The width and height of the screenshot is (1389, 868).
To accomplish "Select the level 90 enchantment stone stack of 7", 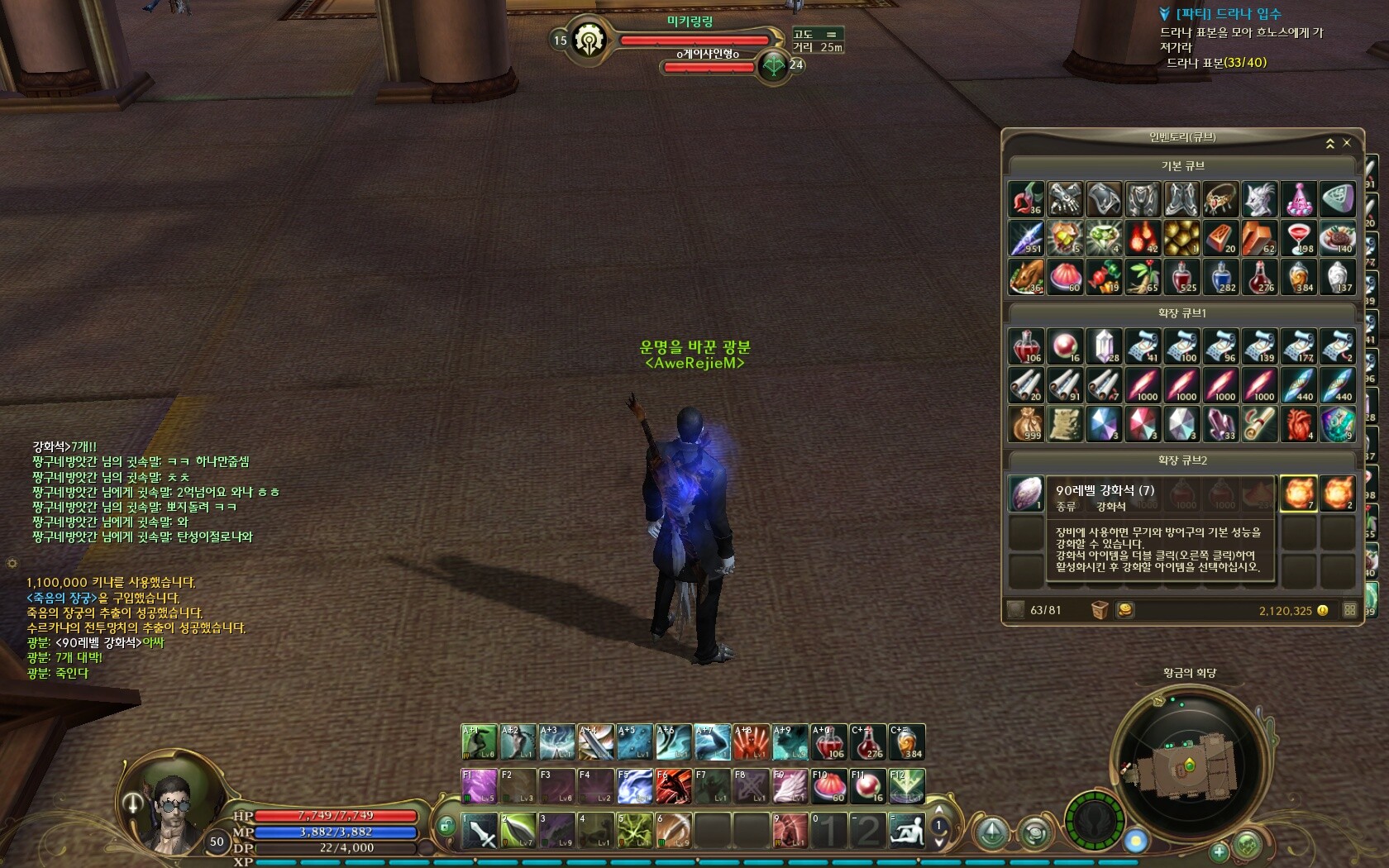I will pyautogui.click(x=1298, y=494).
